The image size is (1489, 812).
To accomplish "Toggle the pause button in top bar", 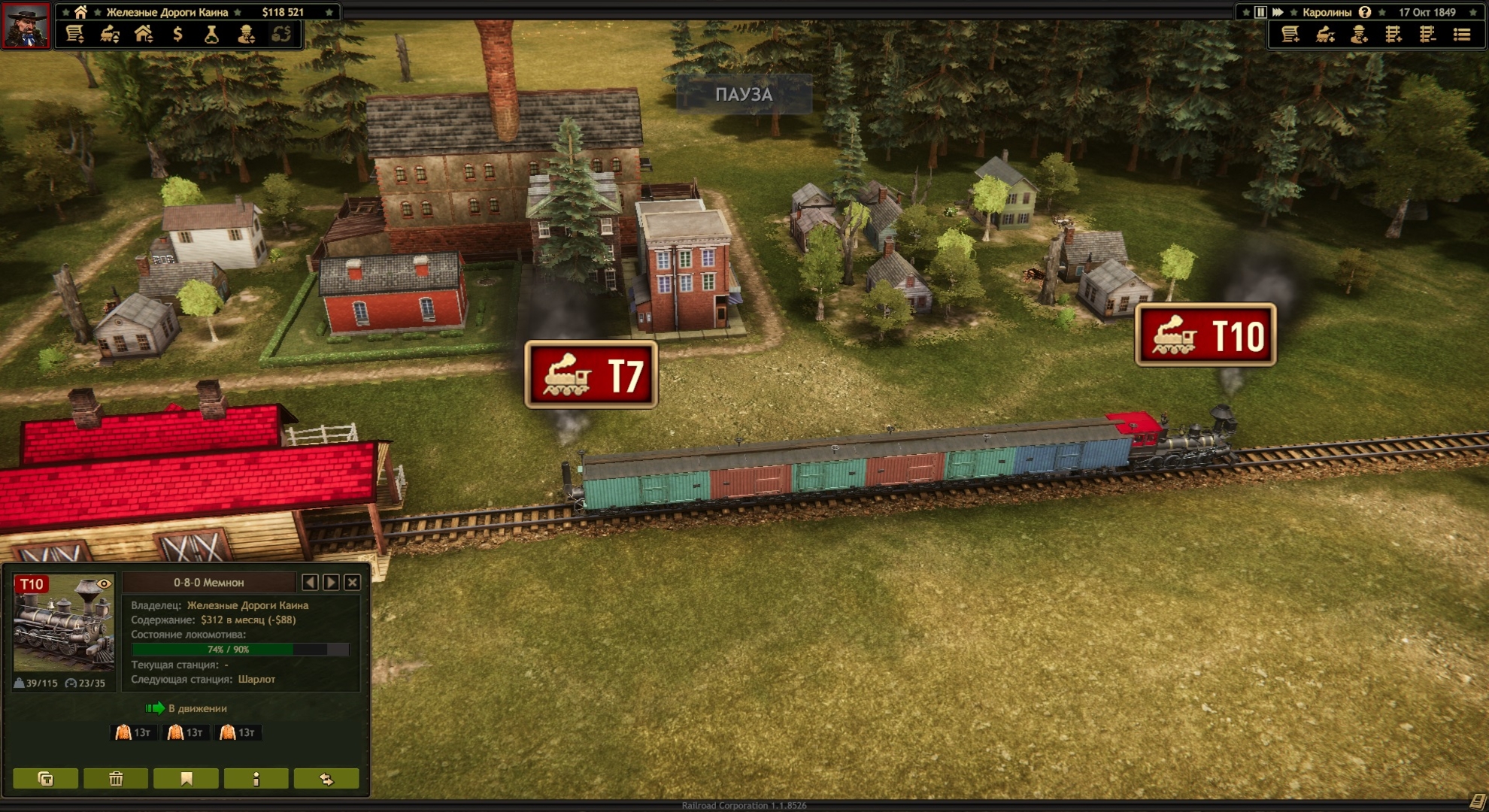I will (1260, 12).
